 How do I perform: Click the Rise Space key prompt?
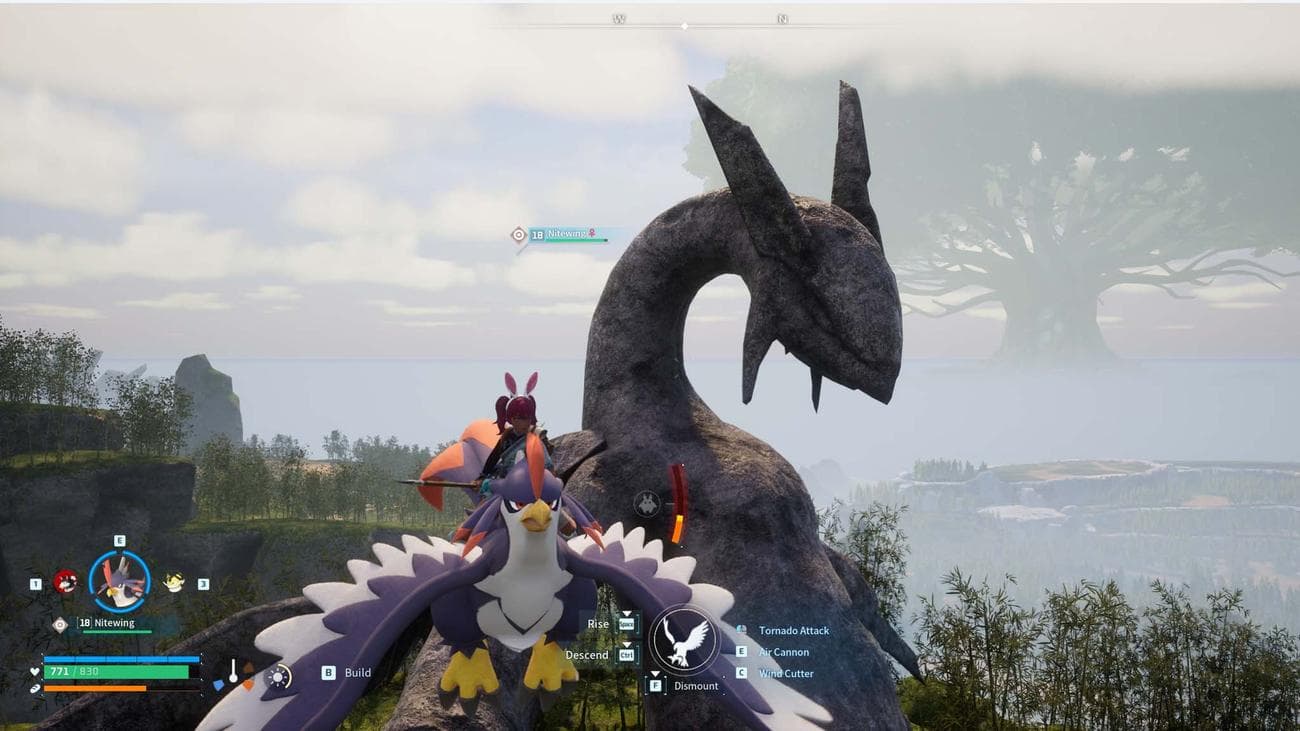click(x=627, y=624)
